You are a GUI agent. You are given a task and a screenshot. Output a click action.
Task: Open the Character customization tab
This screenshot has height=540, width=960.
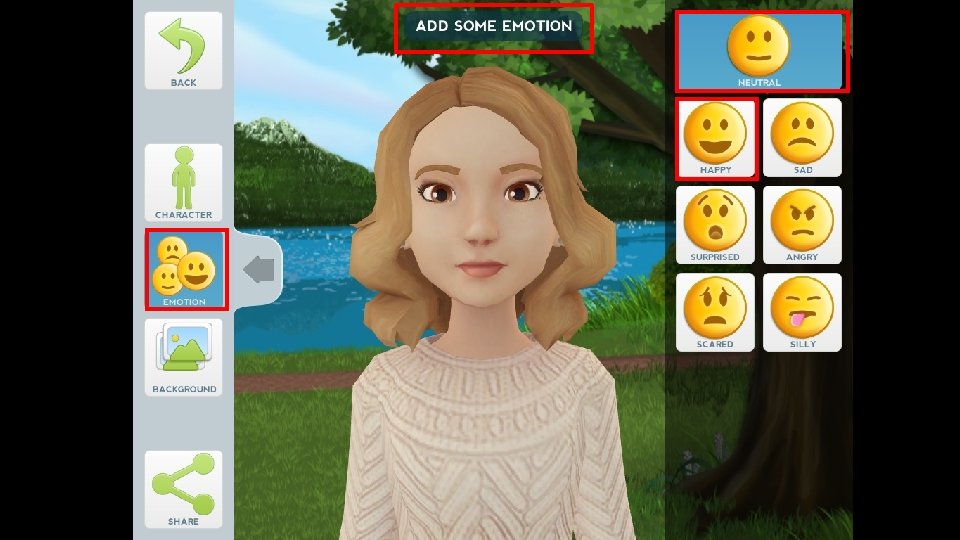tap(183, 182)
